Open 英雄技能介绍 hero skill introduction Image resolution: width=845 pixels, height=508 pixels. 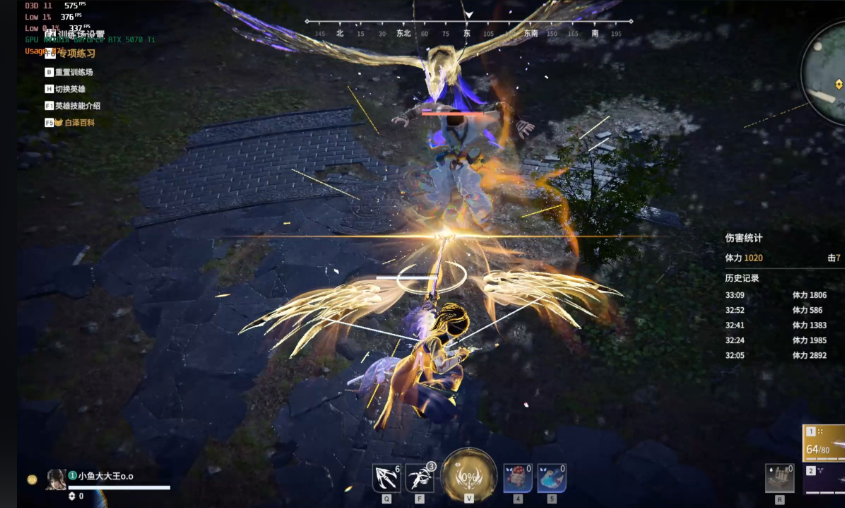tap(77, 105)
